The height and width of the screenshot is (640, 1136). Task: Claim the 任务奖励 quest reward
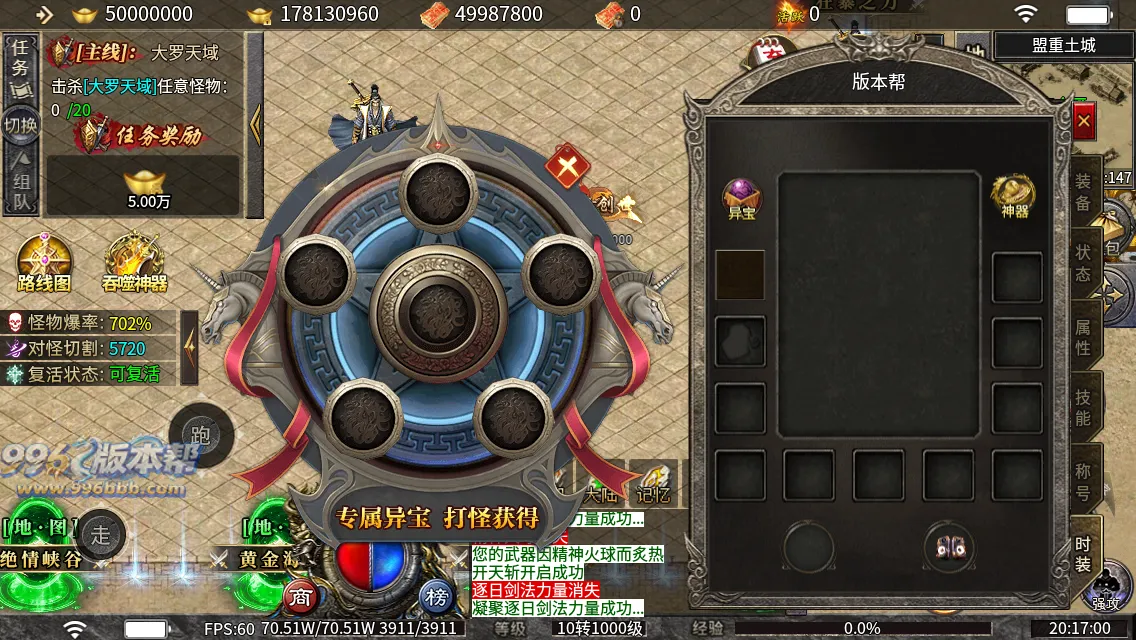(x=146, y=134)
